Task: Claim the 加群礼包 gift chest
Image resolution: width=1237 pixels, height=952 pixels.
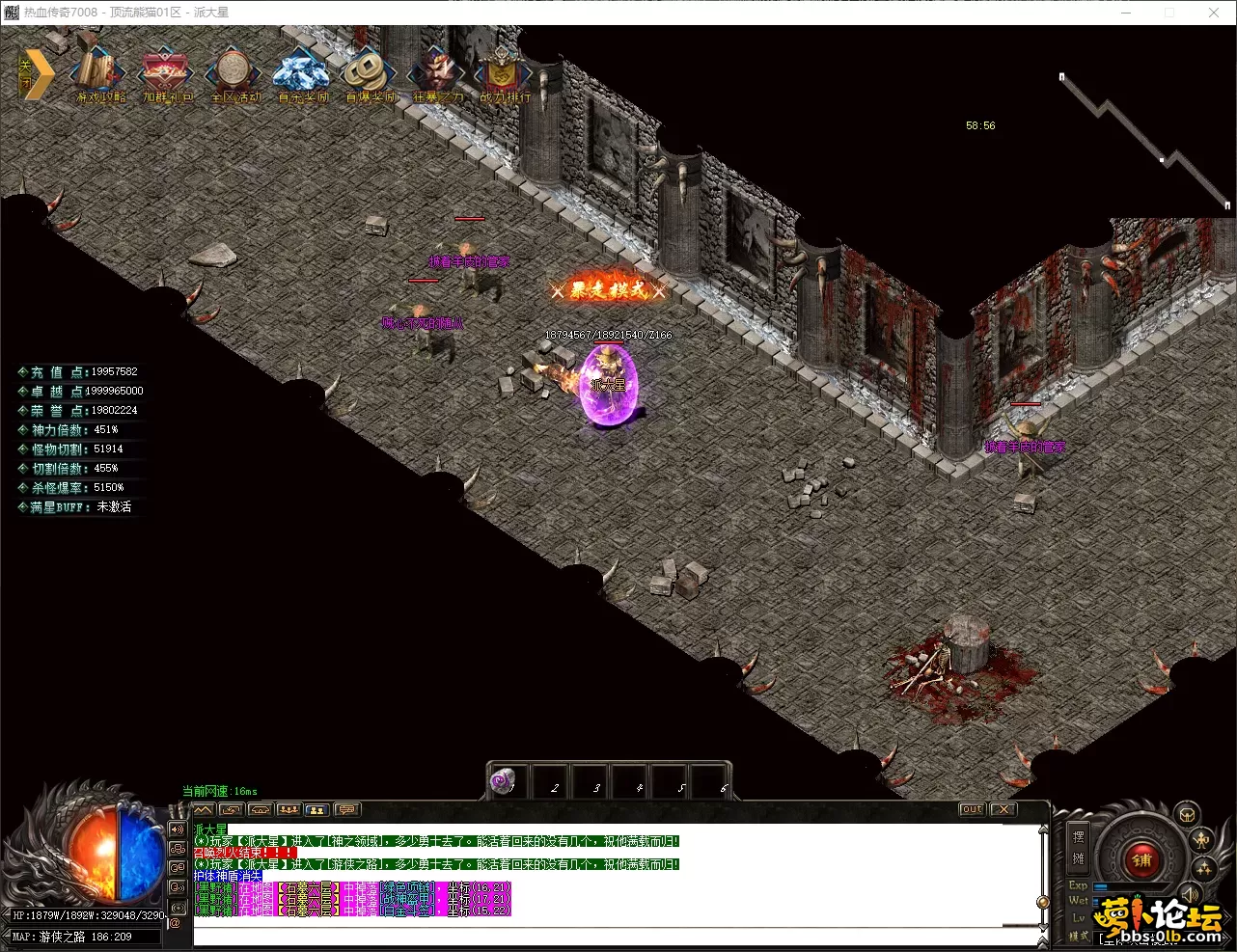Action: 167,73
